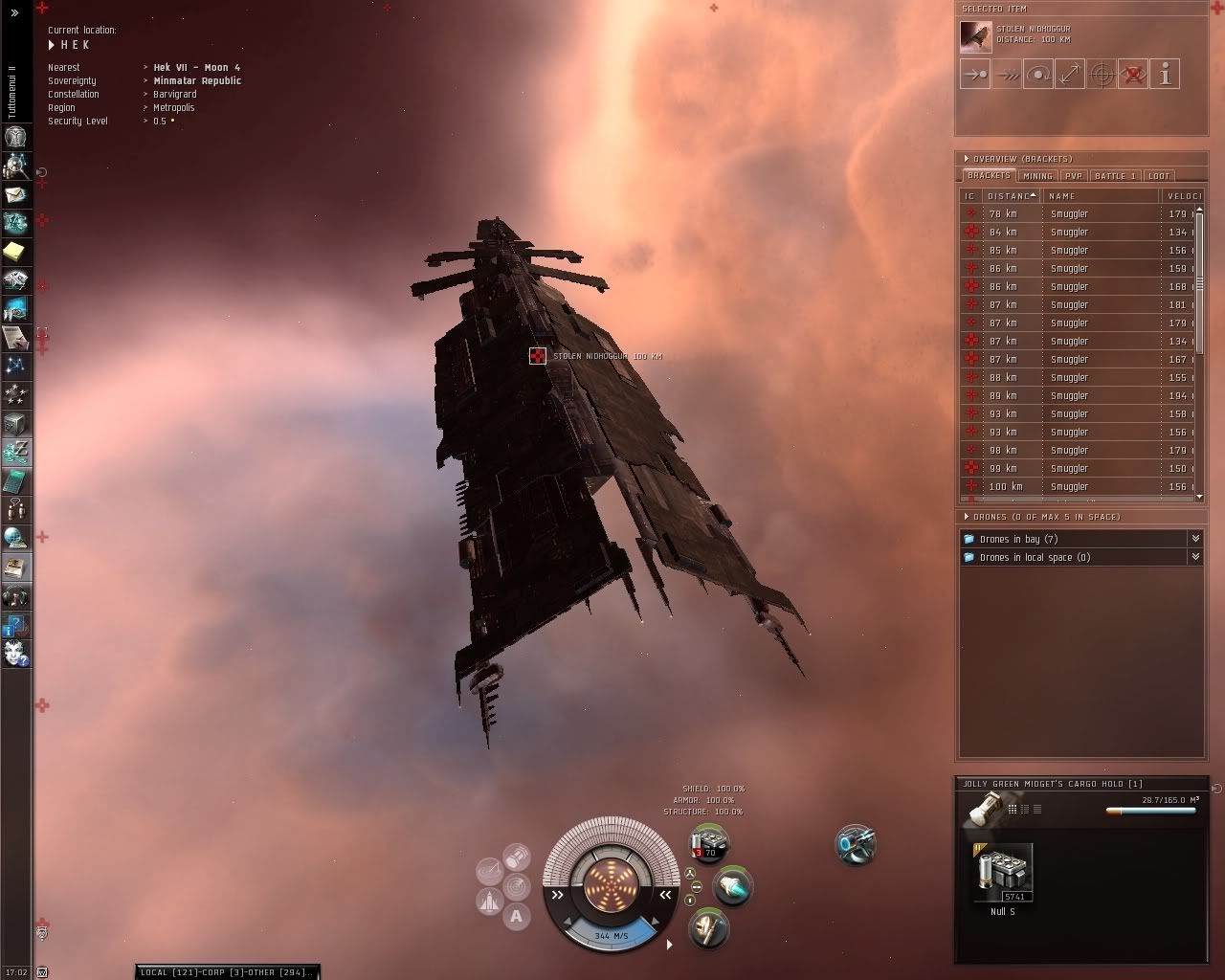Viewport: 1225px width, 980px height.
Task: Select the Smuggler row at 78 km
Action: 1069,214
